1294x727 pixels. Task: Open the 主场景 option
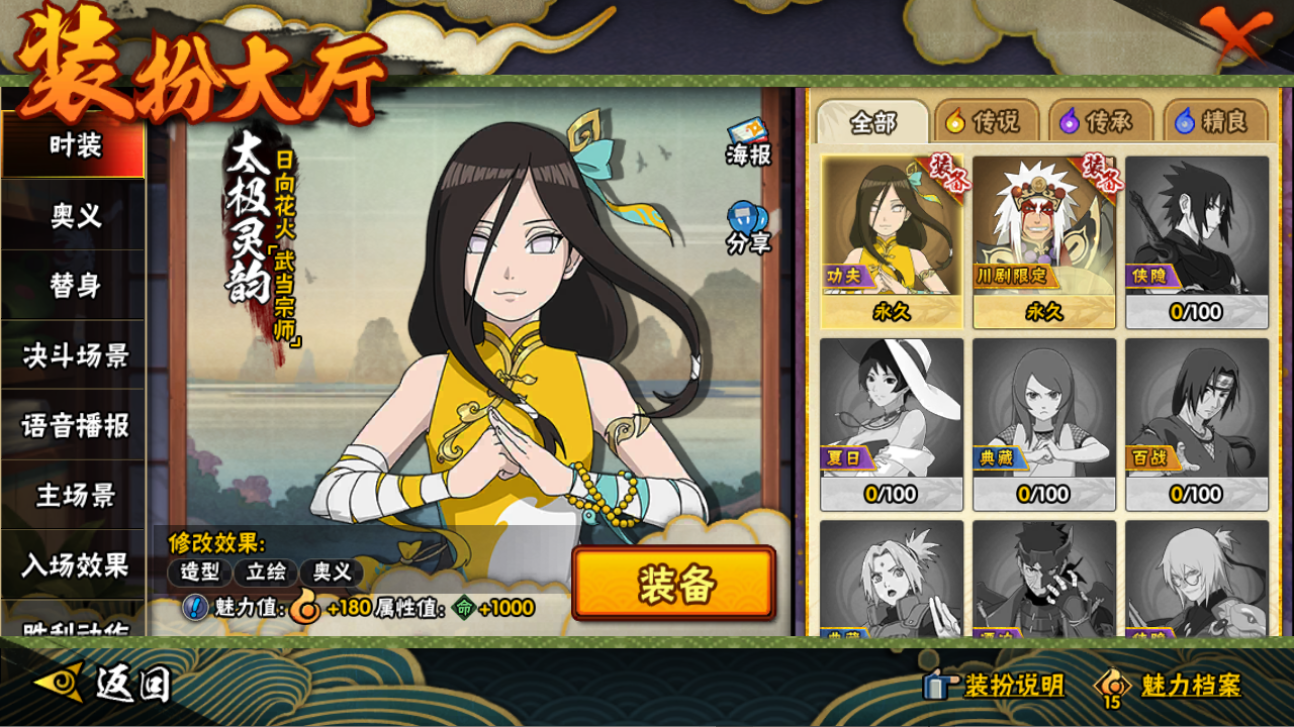[x=74, y=496]
